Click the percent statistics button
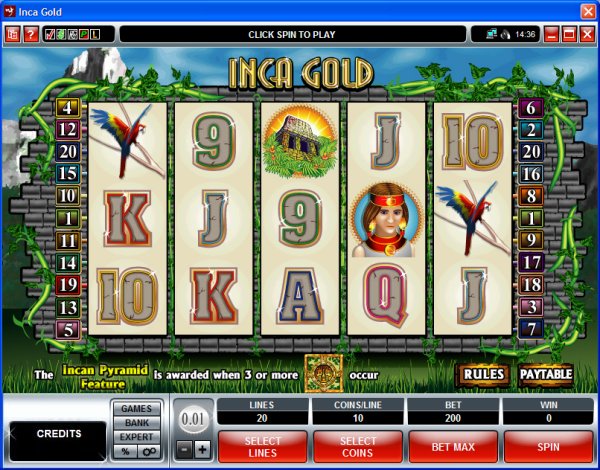 click(125, 452)
